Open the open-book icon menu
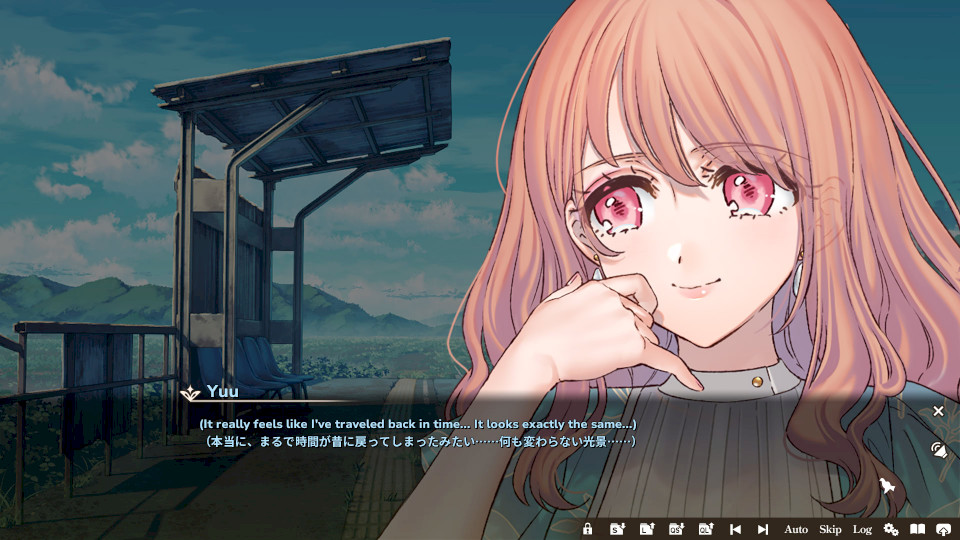Viewport: 960px width, 540px height. [x=917, y=529]
